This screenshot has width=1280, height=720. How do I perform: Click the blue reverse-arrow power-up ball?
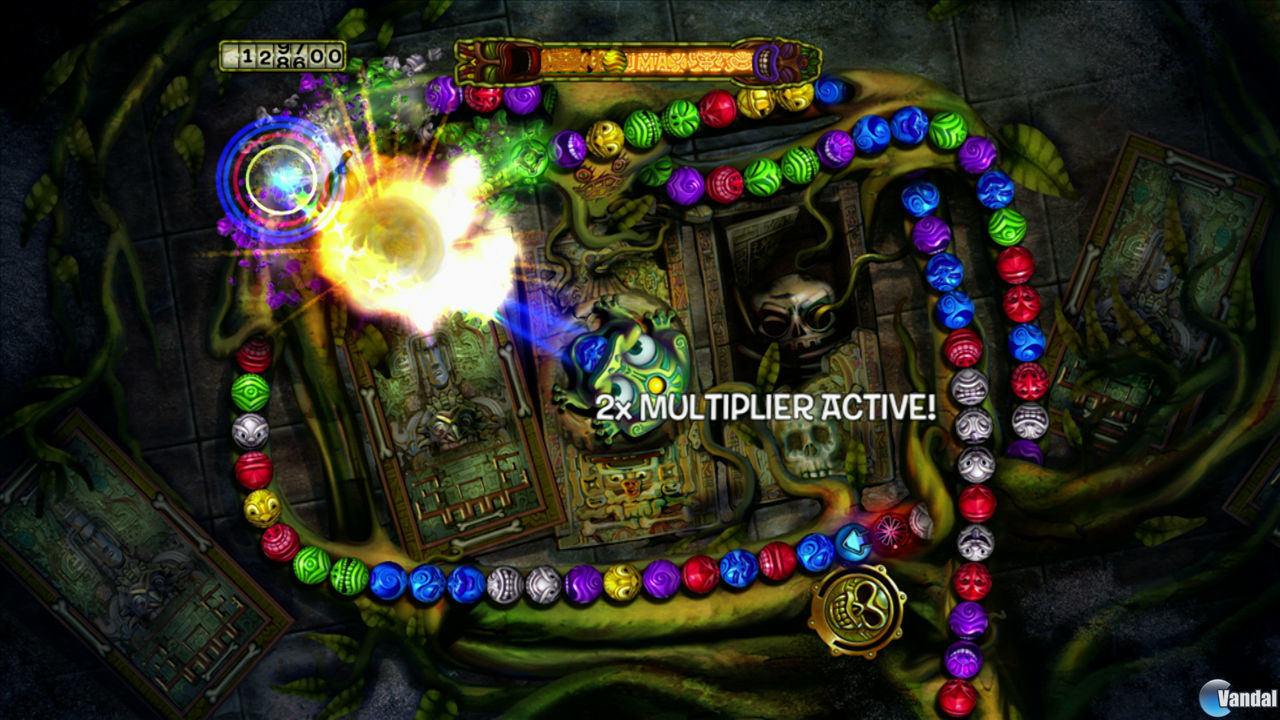(853, 543)
